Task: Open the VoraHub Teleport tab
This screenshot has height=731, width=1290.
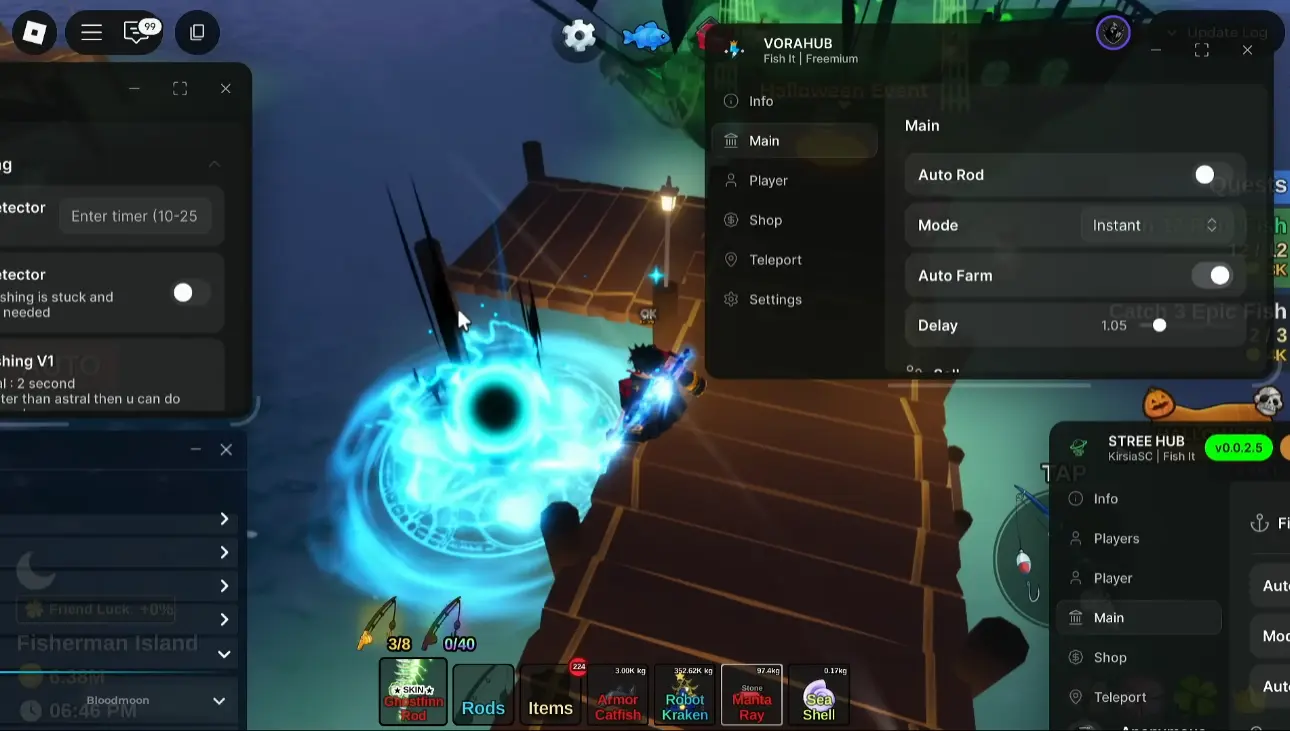Action: coord(775,260)
